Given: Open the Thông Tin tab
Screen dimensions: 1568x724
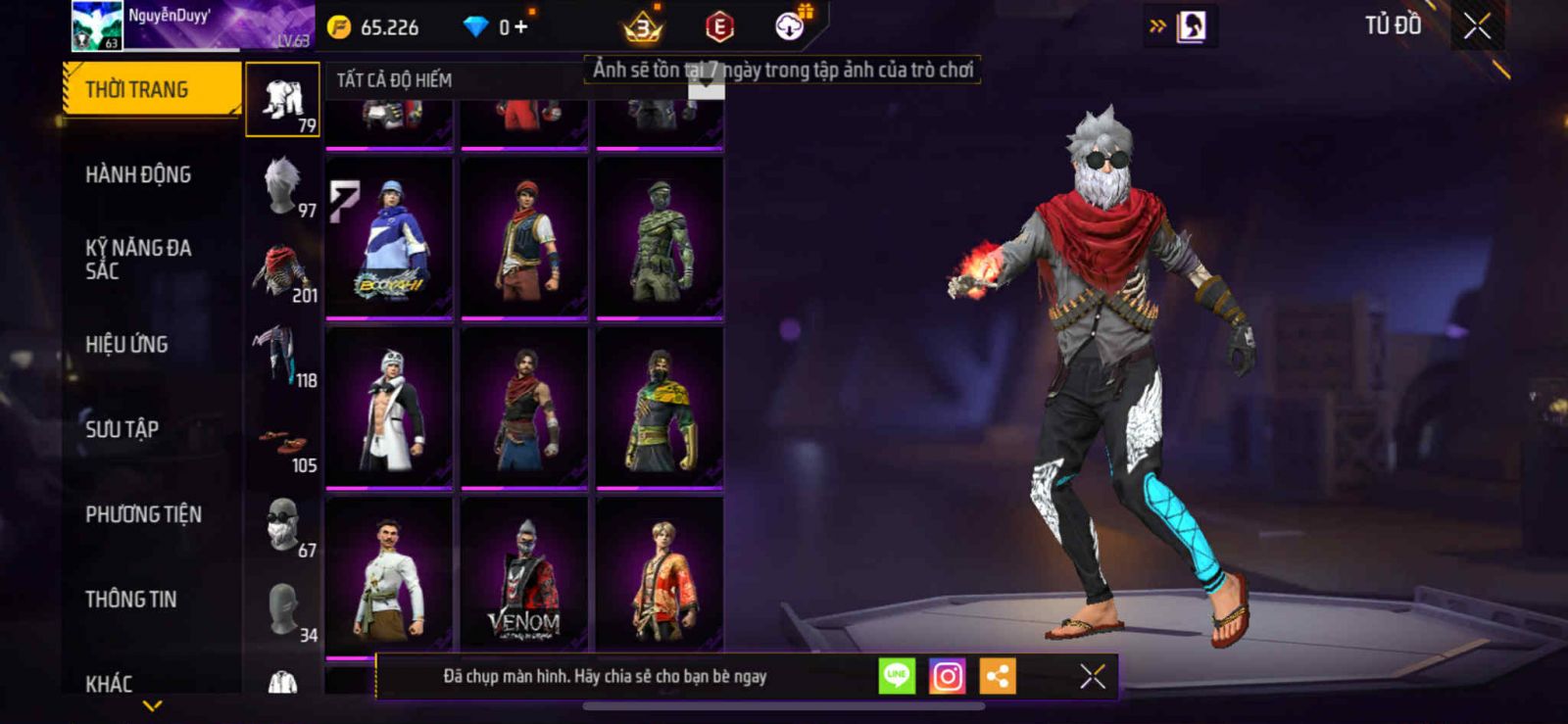Looking at the screenshot, I should tap(130, 600).
